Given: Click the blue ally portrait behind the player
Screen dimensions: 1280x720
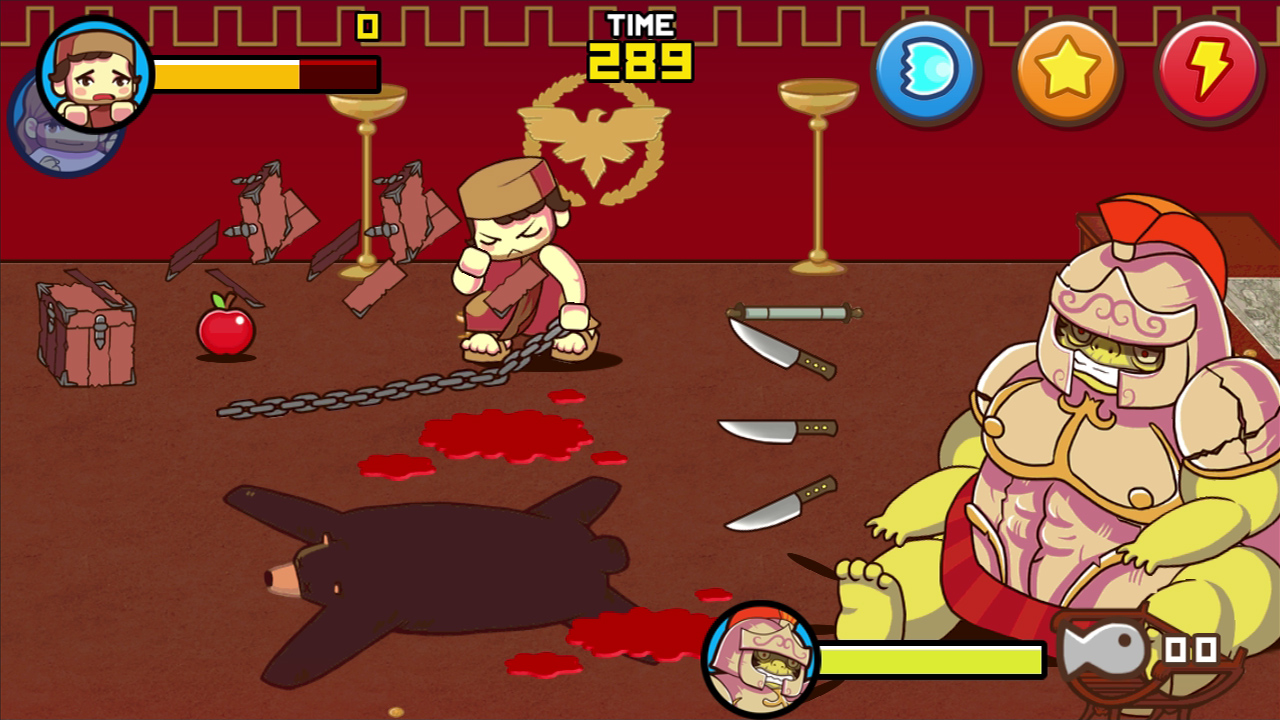Looking at the screenshot, I should tap(55, 135).
